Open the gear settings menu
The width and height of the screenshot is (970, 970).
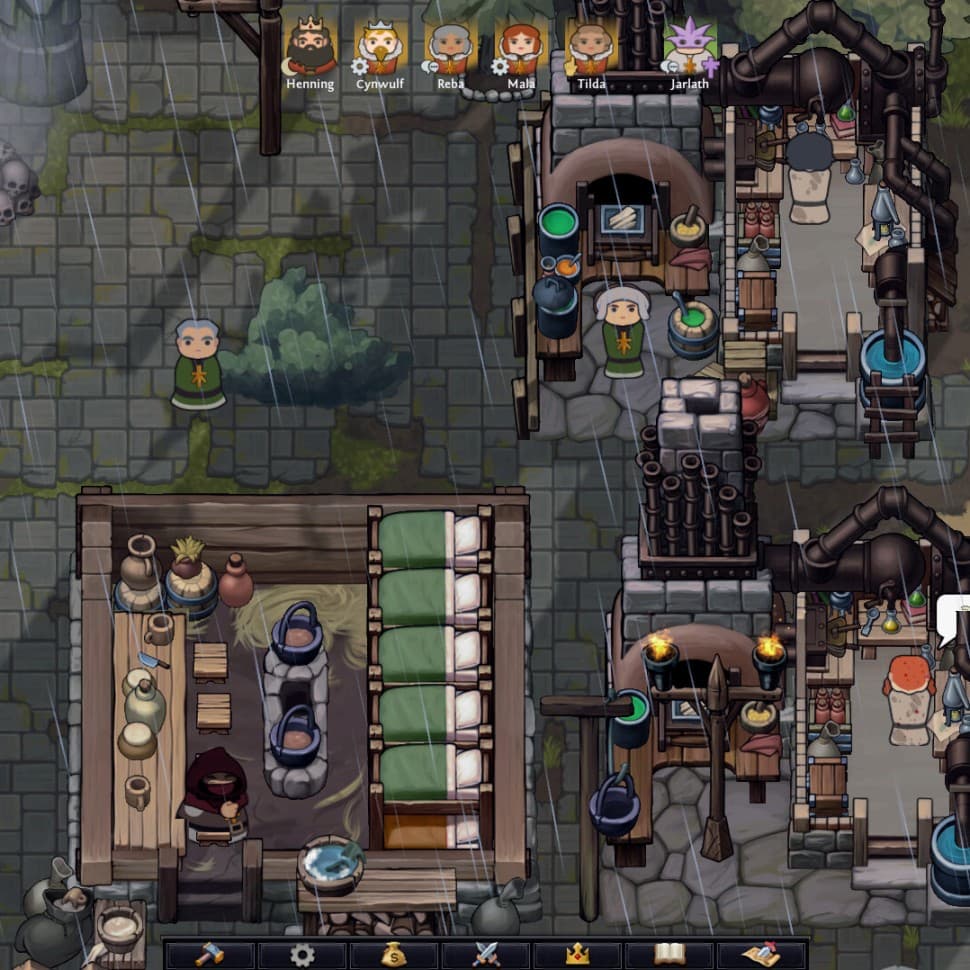pyautogui.click(x=302, y=955)
